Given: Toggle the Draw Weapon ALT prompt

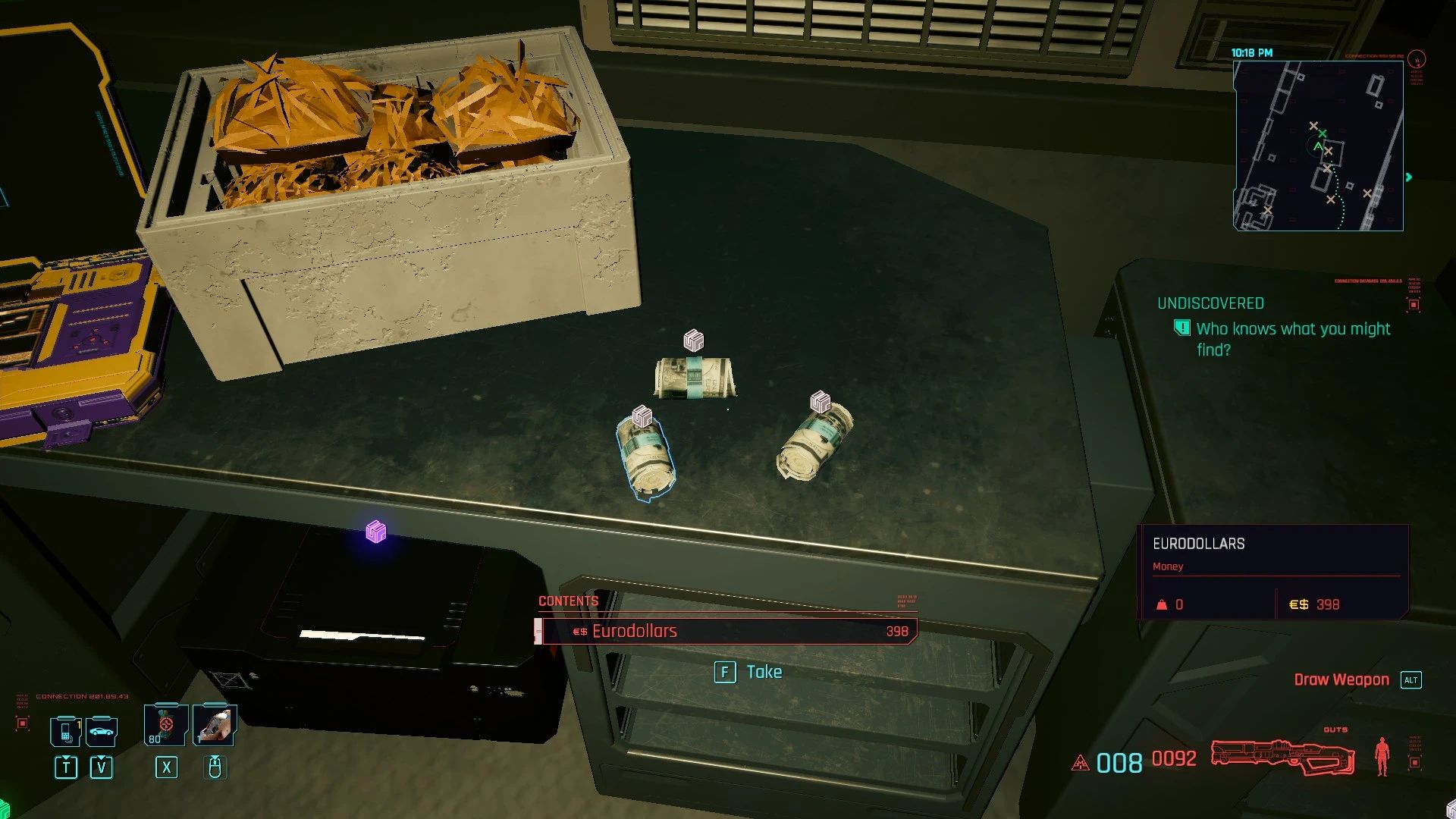Looking at the screenshot, I should click(1411, 679).
